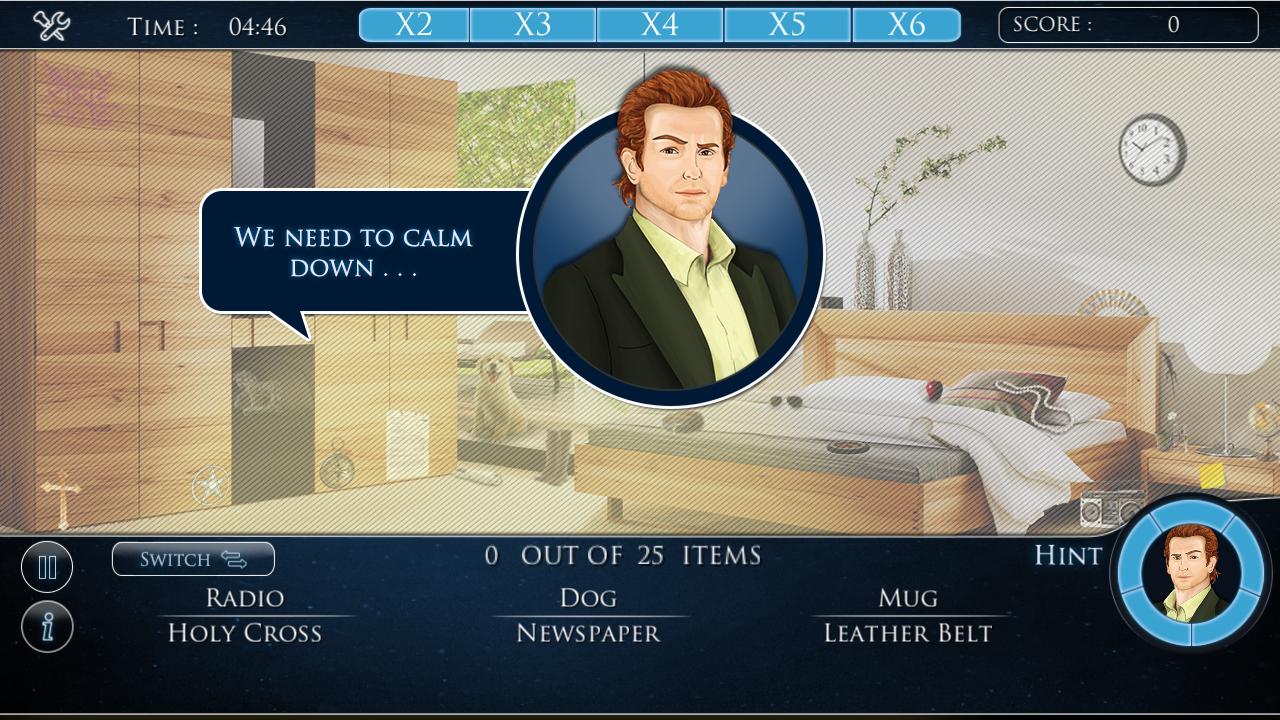
Task: Click the Hint label
Action: tap(1066, 556)
